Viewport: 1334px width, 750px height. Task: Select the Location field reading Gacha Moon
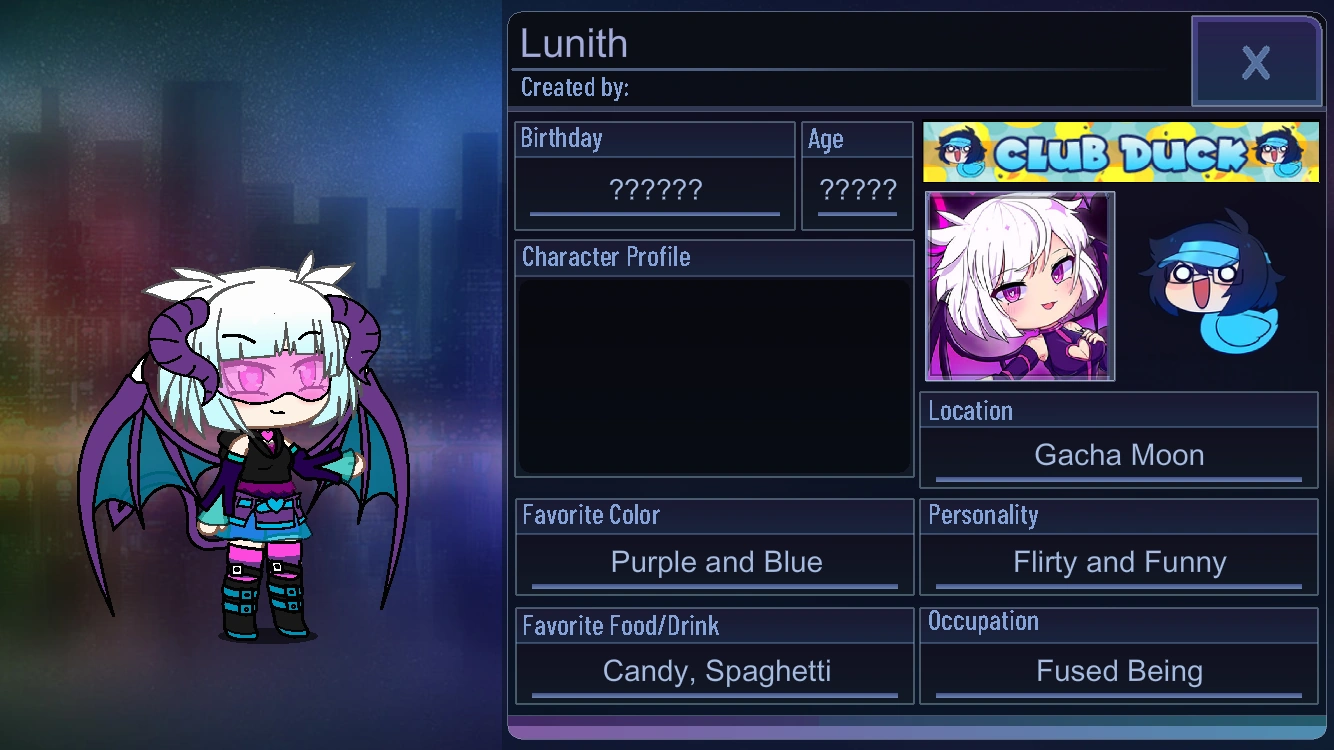[x=1118, y=455]
